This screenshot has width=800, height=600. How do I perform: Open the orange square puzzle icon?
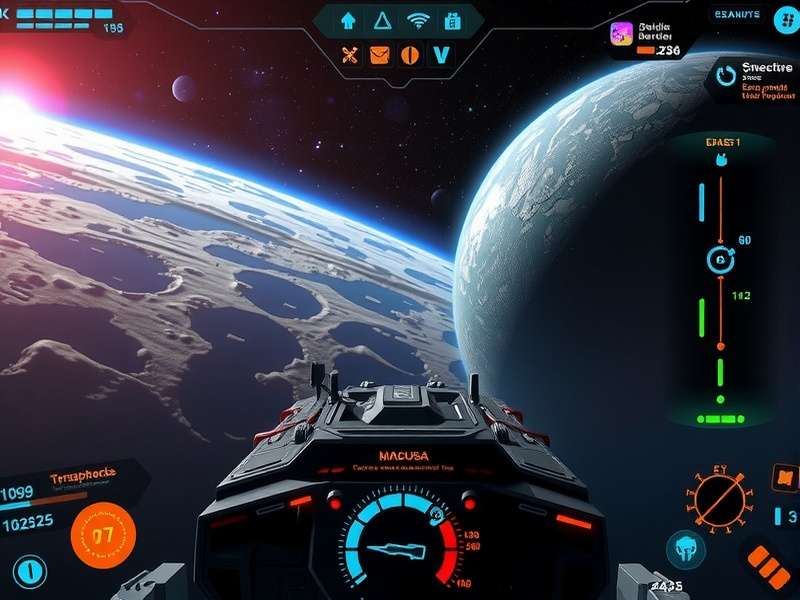click(784, 478)
